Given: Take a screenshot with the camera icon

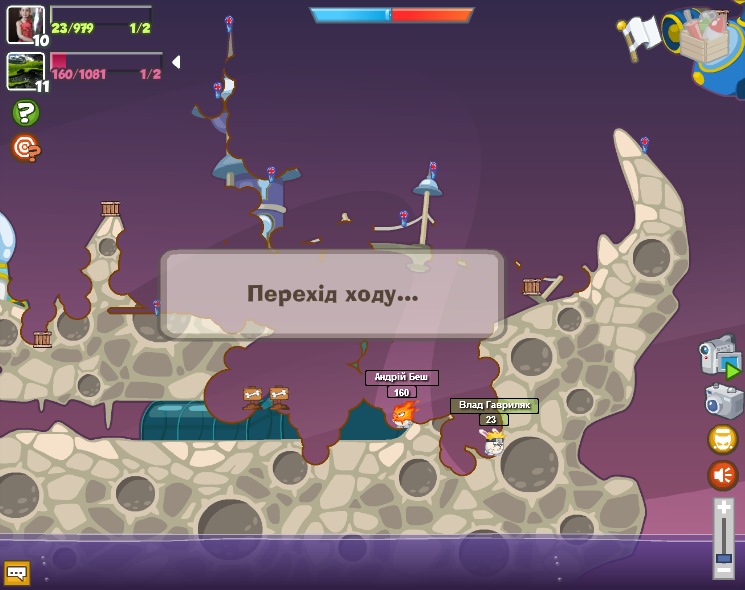Looking at the screenshot, I should pos(723,402).
